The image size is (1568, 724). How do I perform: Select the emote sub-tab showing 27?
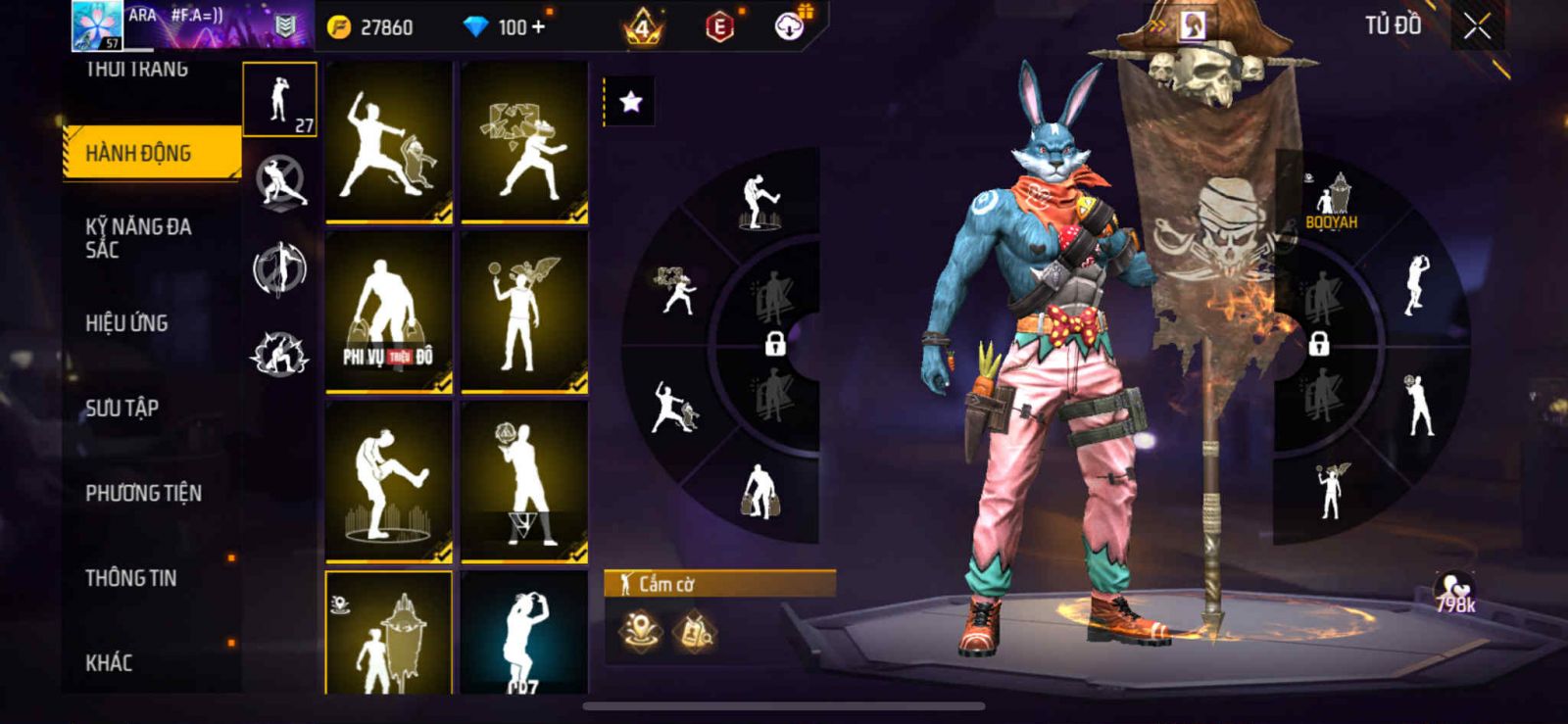point(280,100)
